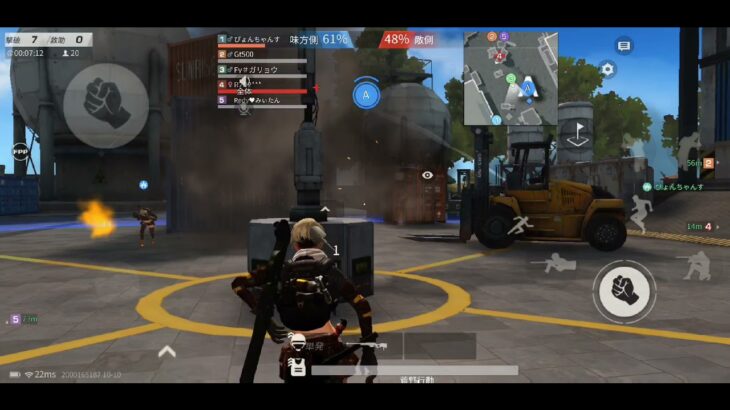Tap the large left fist punch button
Screen dimensions: 730x410
tap(106, 105)
